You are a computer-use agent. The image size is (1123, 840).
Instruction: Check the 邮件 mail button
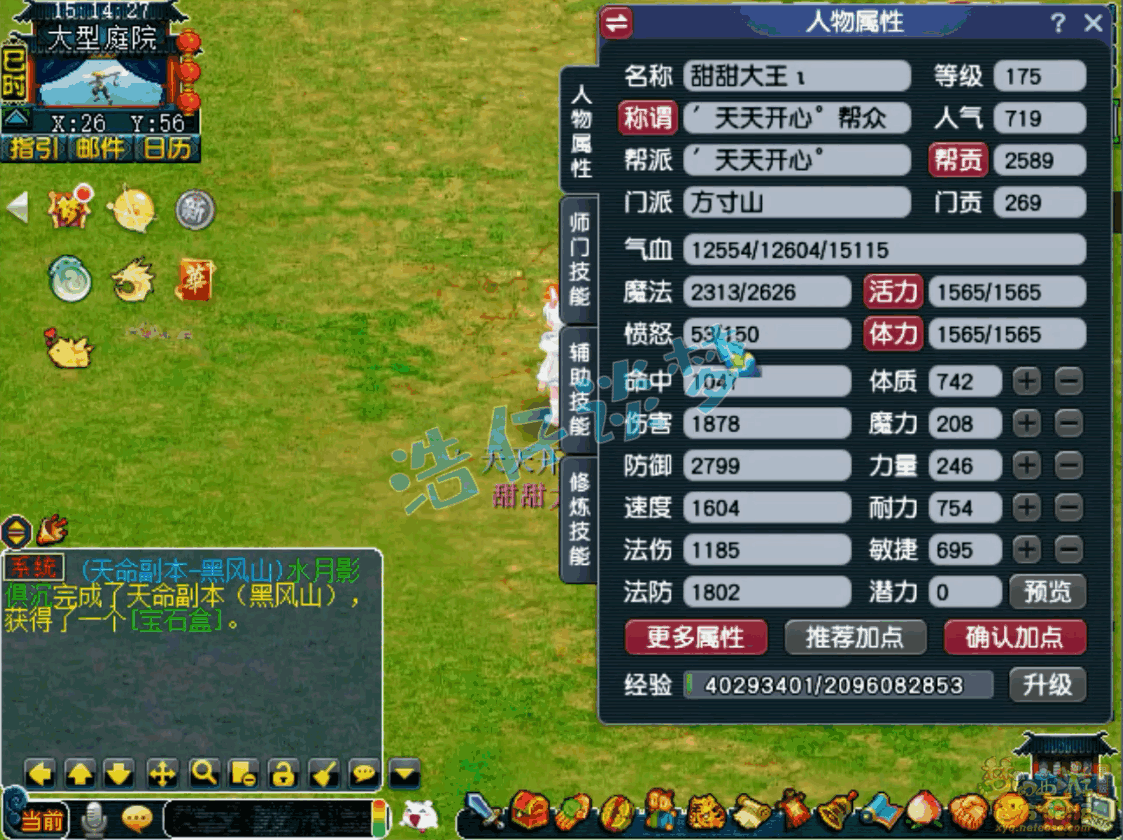click(101, 149)
